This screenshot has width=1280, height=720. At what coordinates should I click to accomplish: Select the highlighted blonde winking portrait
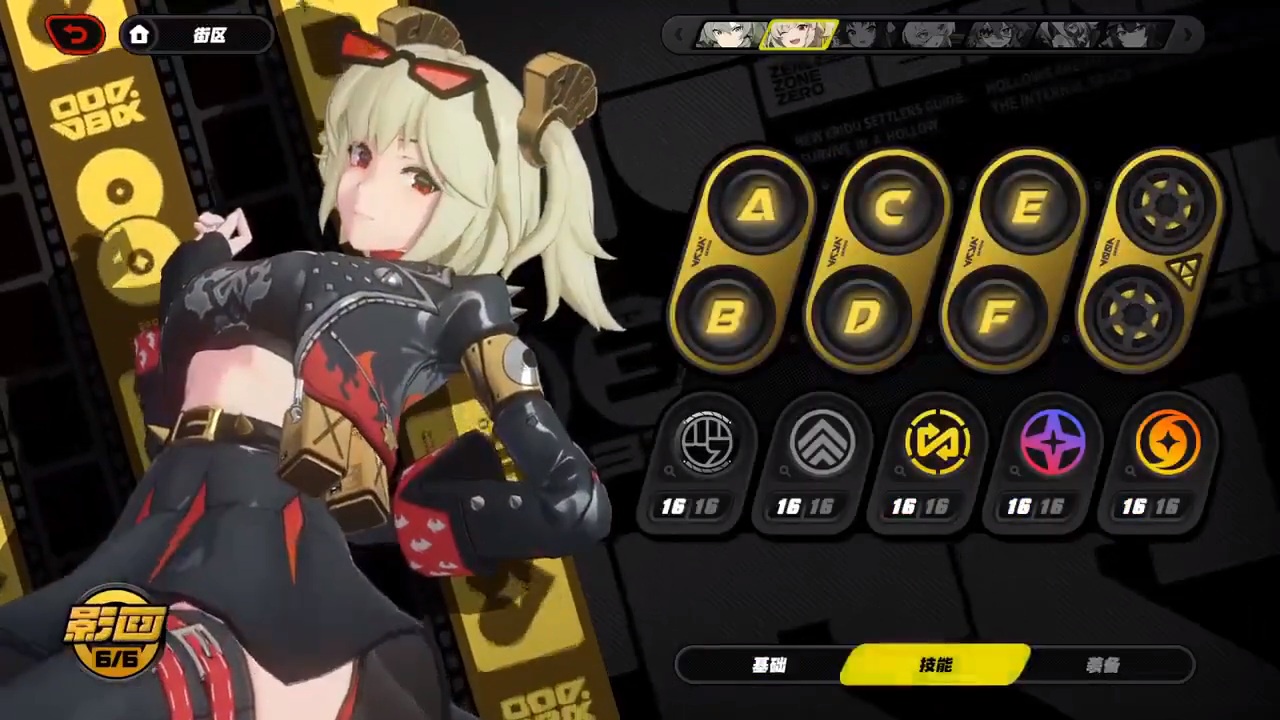click(x=798, y=36)
